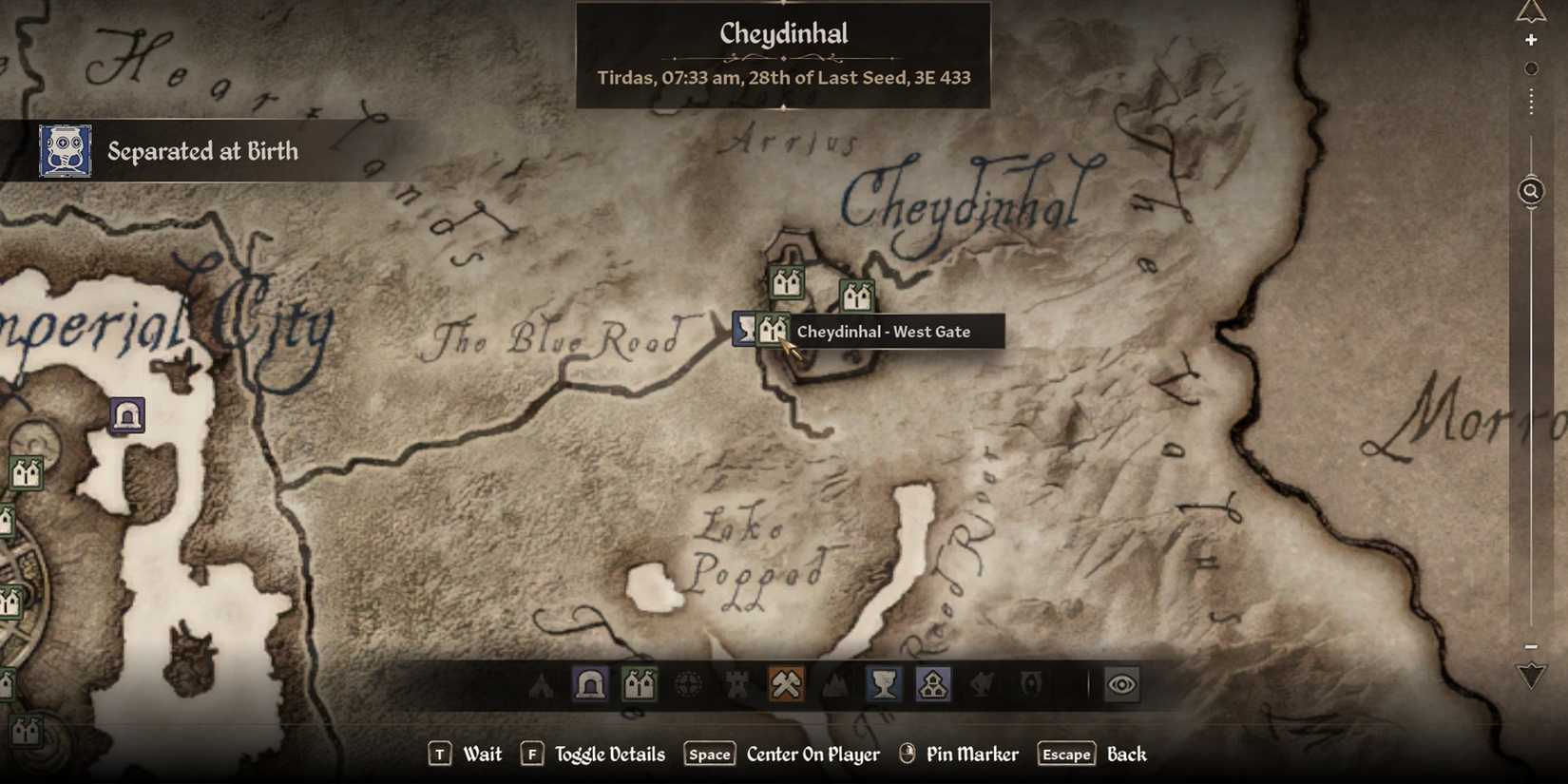The width and height of the screenshot is (1568, 784).
Task: Click the tent camp map filter icon
Action: tap(542, 682)
